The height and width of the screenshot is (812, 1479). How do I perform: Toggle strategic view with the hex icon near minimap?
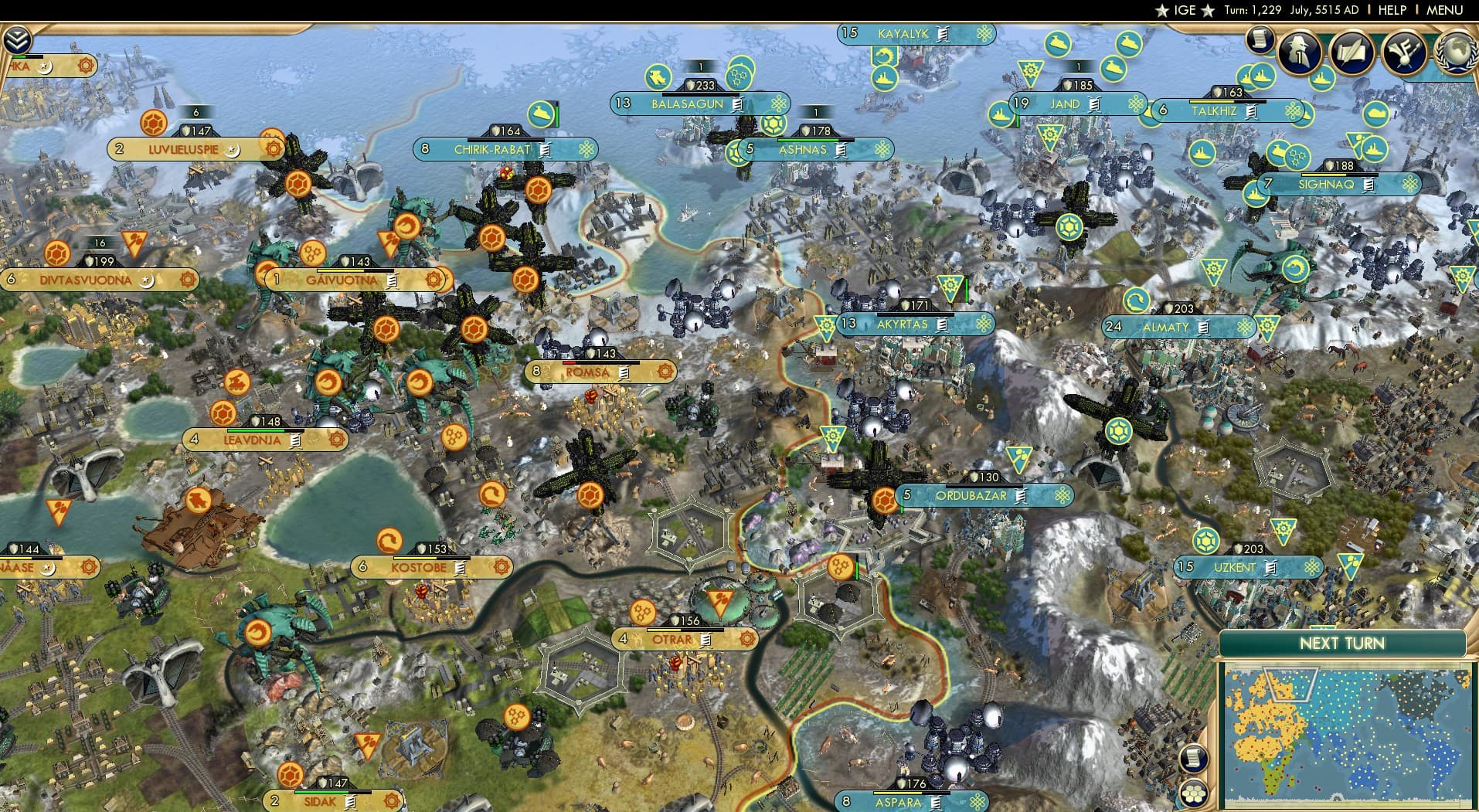tap(1194, 793)
